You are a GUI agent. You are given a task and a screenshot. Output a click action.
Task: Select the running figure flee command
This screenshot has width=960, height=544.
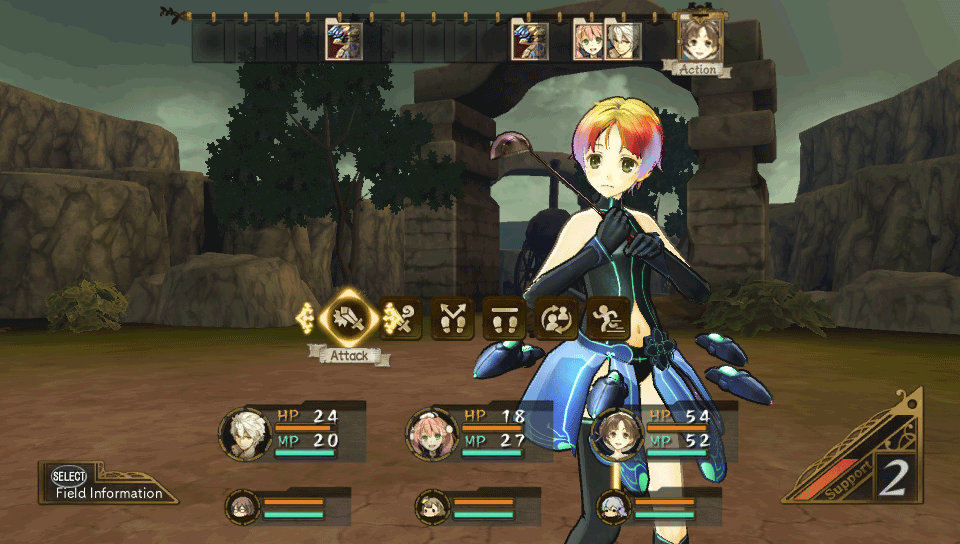coord(608,319)
